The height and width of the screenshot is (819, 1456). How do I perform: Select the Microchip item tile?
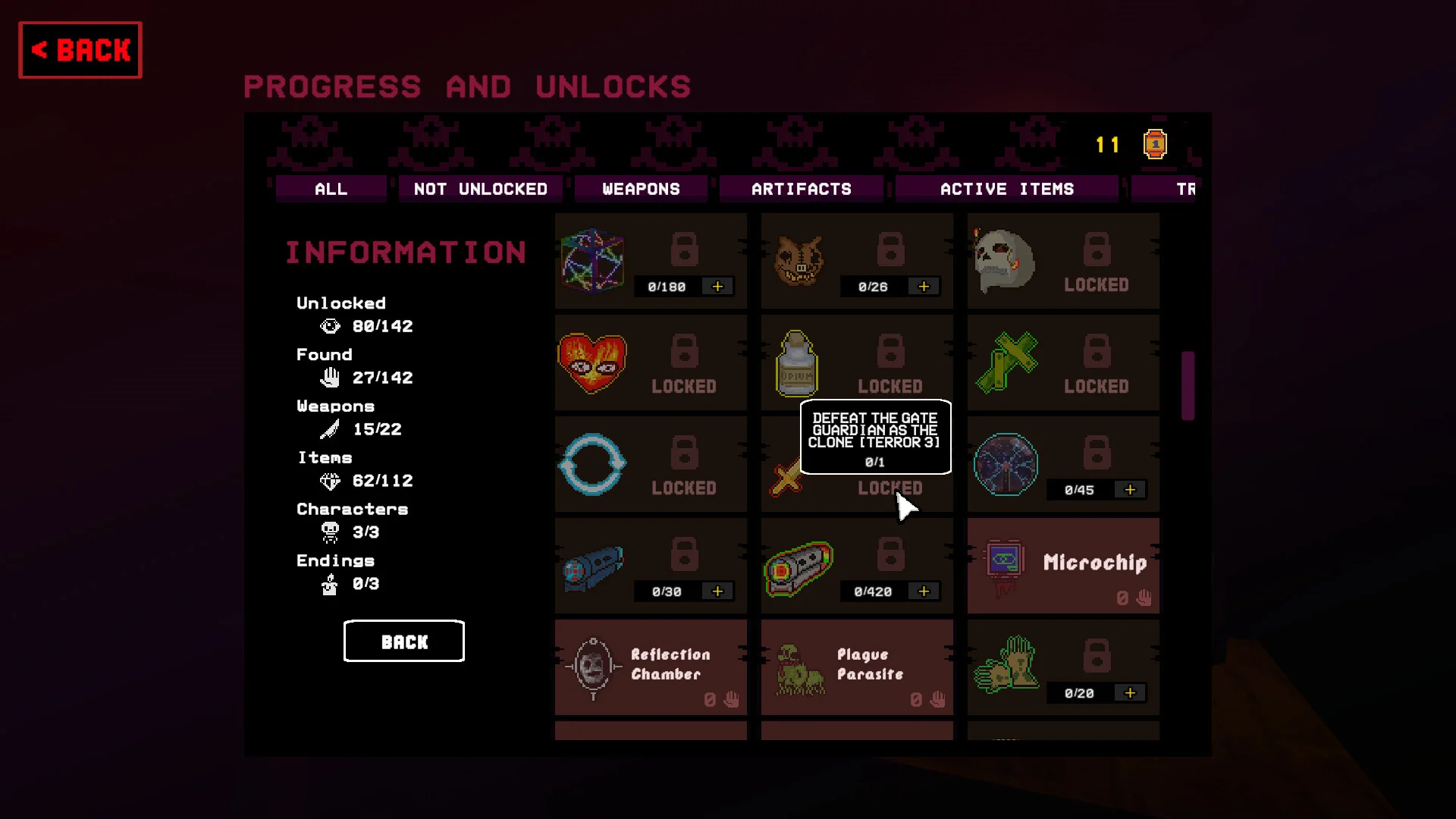(x=1062, y=566)
